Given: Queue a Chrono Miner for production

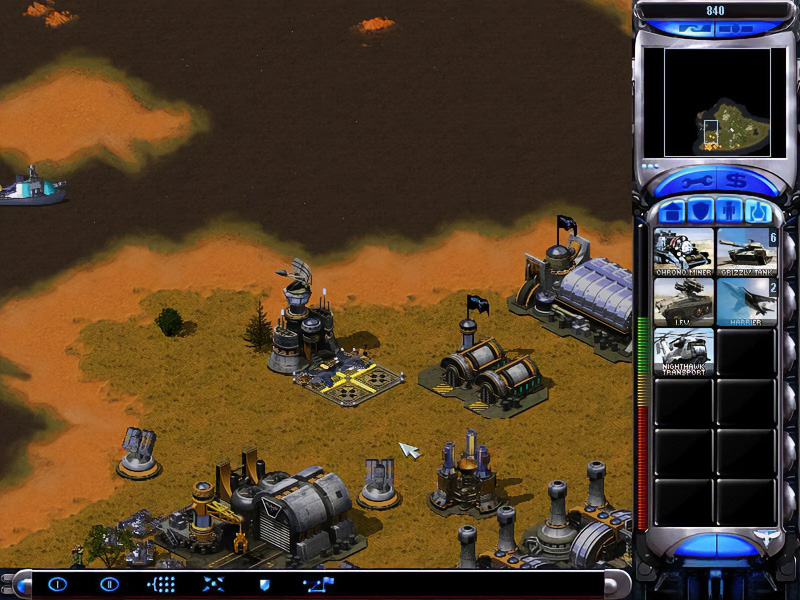Looking at the screenshot, I should click(683, 251).
